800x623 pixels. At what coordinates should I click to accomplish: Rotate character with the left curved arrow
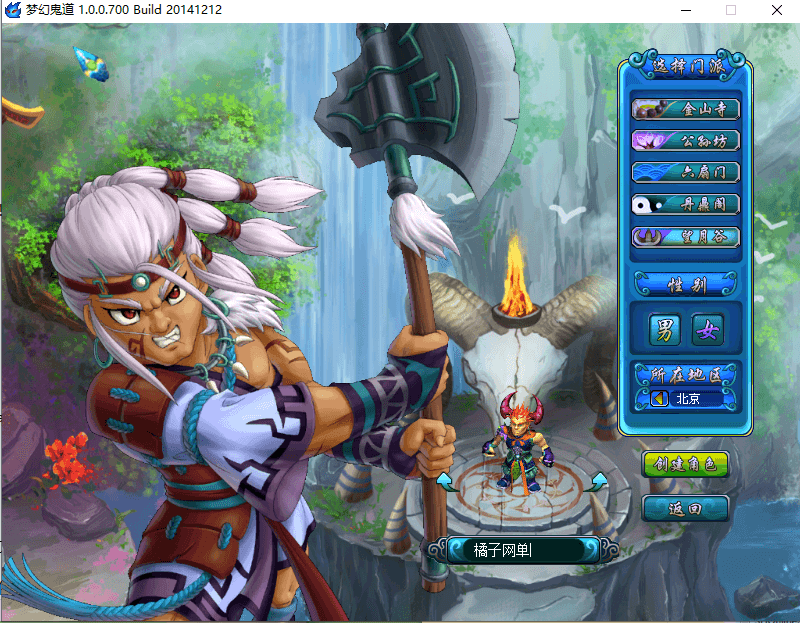[x=446, y=484]
